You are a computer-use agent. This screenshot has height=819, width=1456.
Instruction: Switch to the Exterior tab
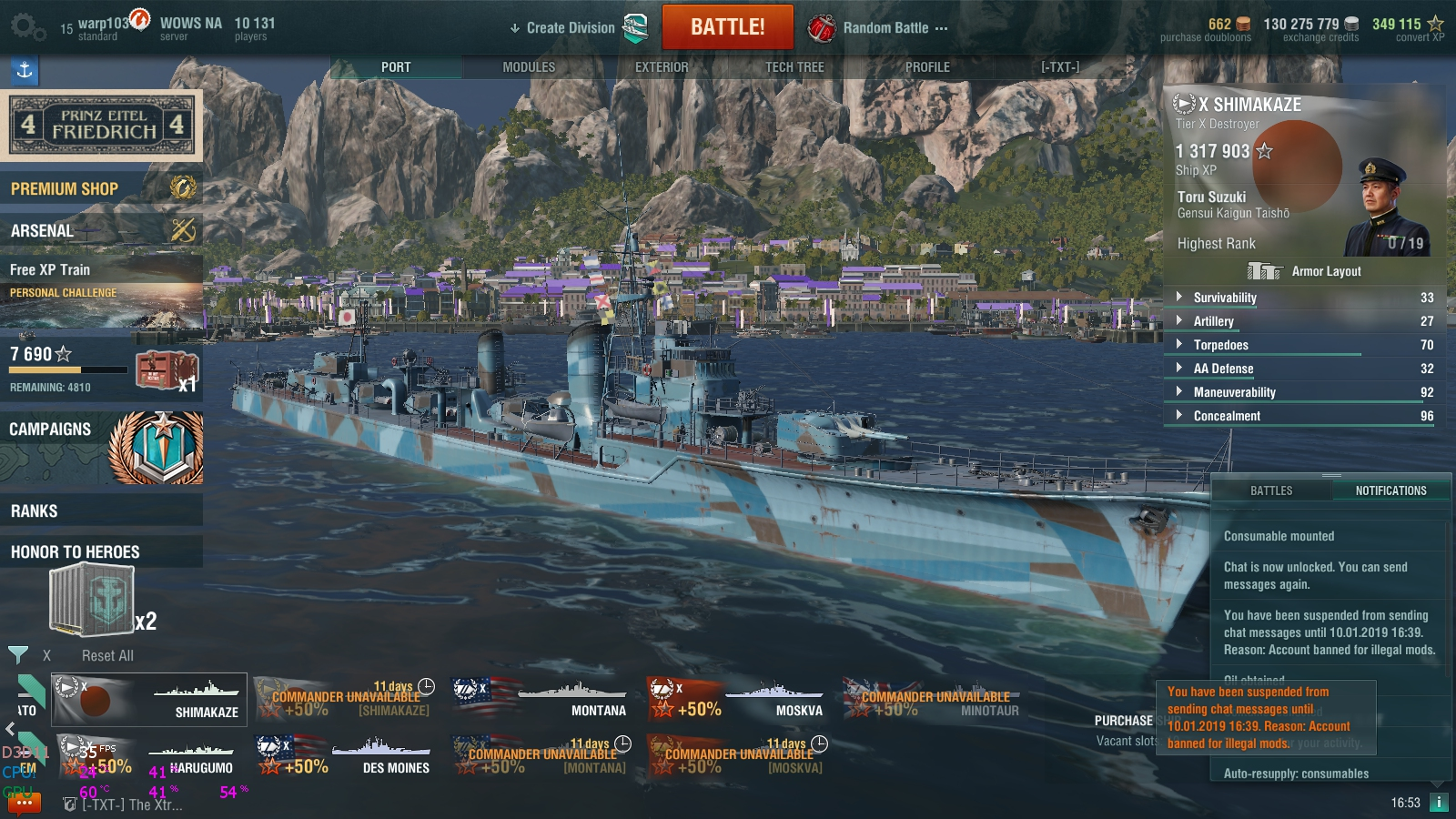tap(662, 67)
